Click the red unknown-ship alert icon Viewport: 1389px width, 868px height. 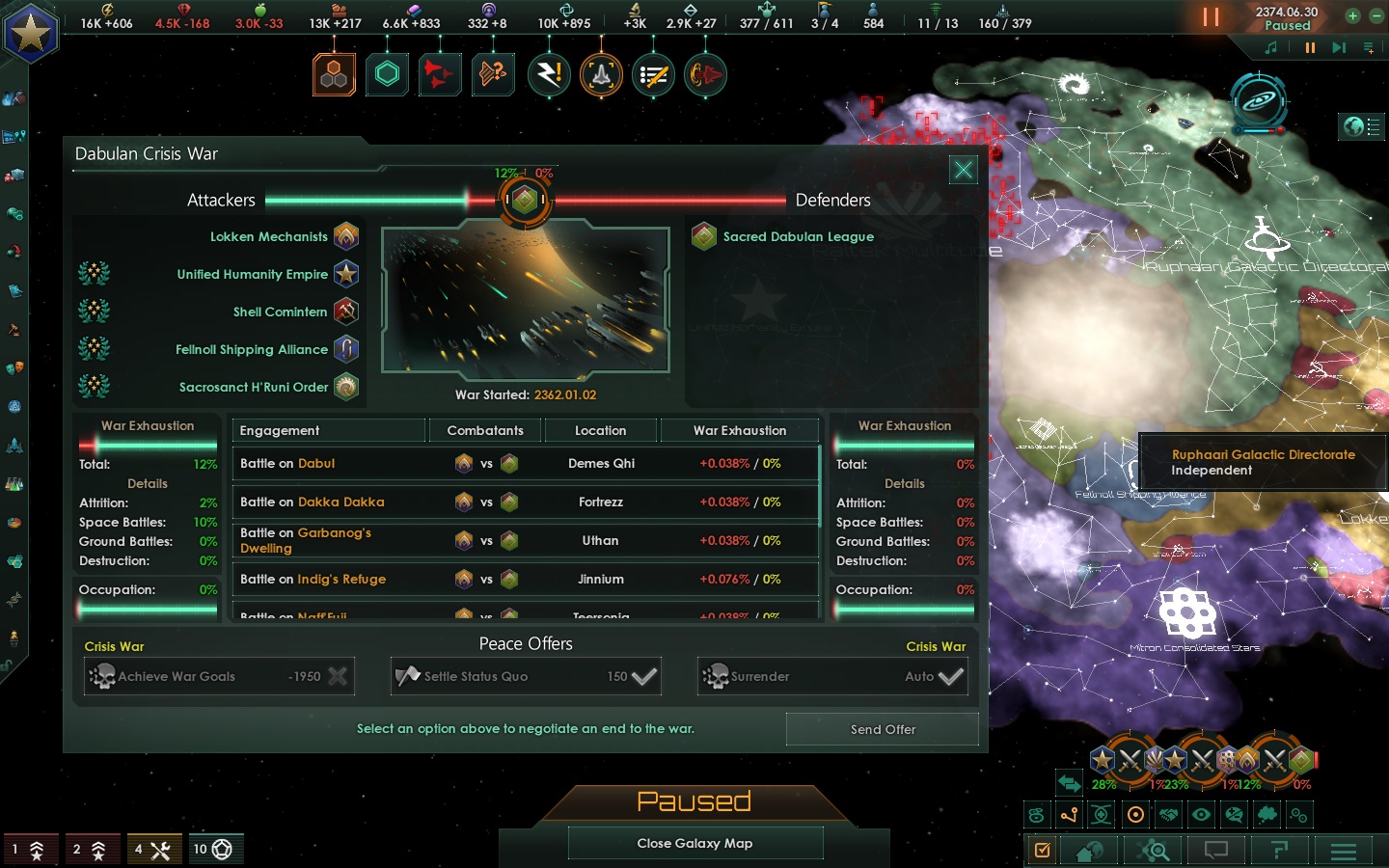(x=440, y=74)
